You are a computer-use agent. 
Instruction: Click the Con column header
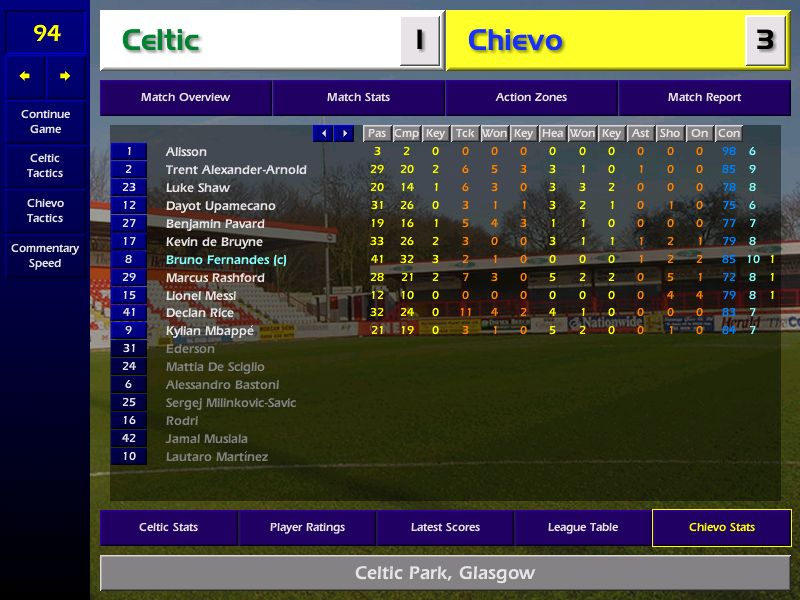729,133
